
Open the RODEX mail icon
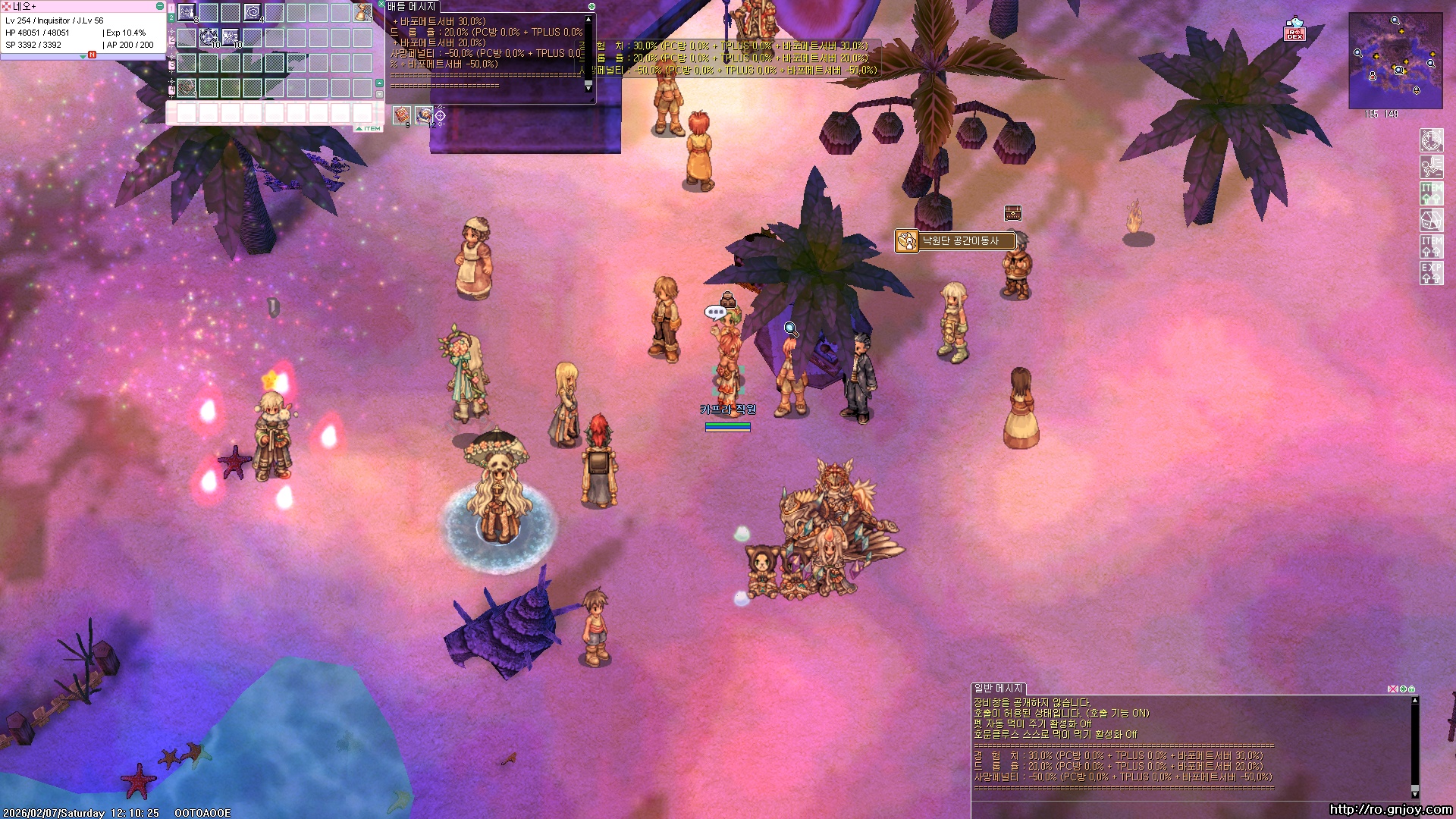coord(1294,30)
